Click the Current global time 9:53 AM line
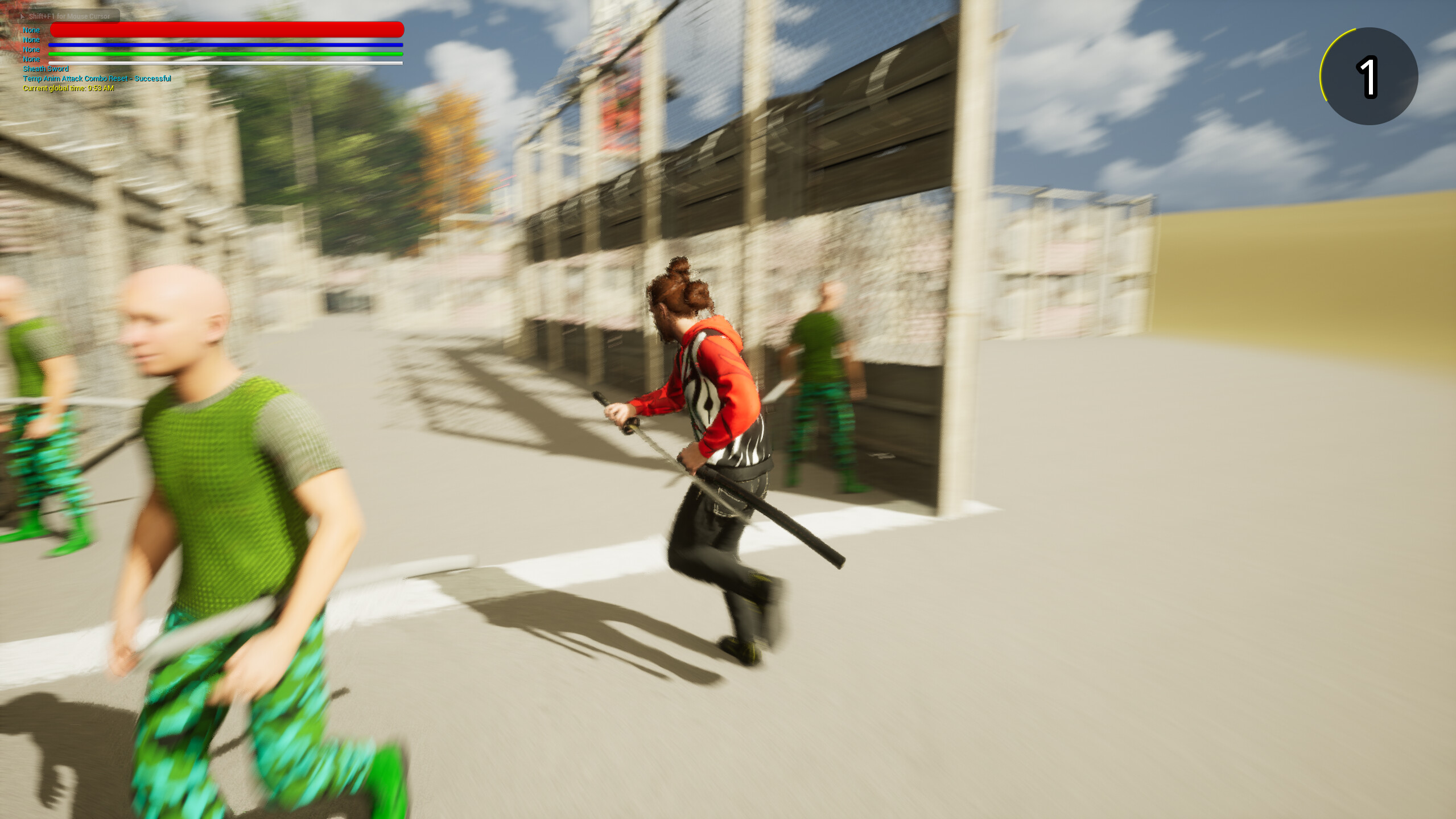Viewport: 1456px width, 819px height. [68, 88]
